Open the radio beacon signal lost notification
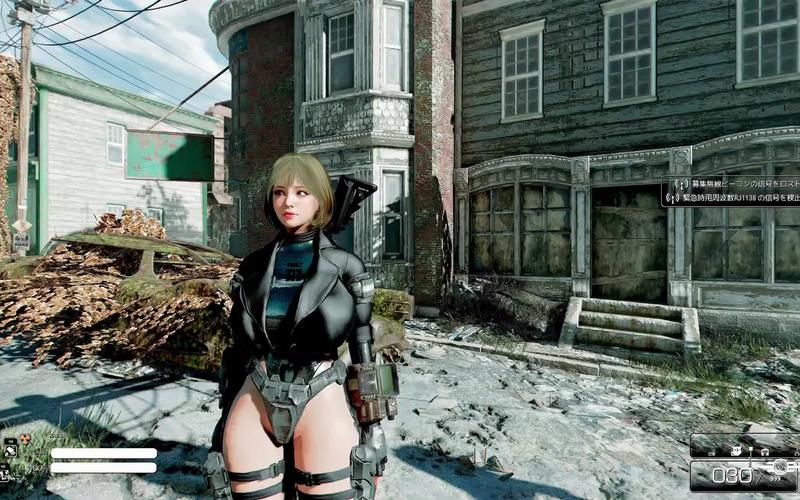 click(x=734, y=185)
